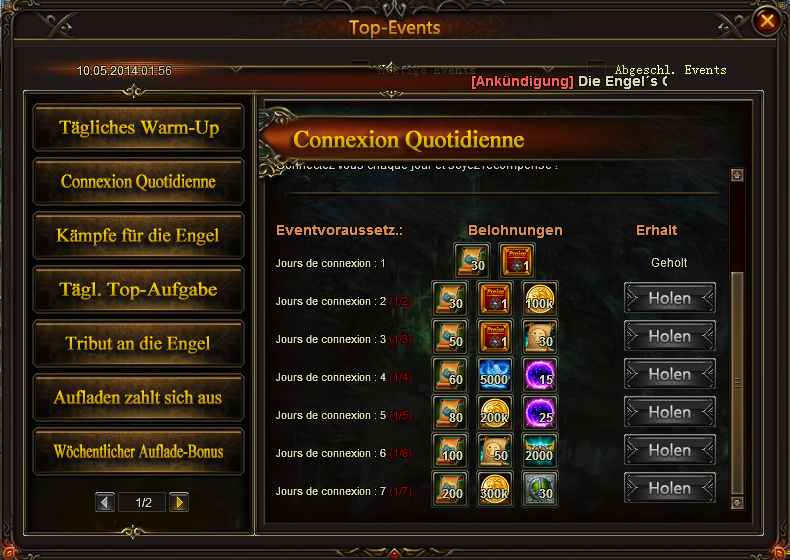Claim day 2 reward with Holen

(x=670, y=298)
